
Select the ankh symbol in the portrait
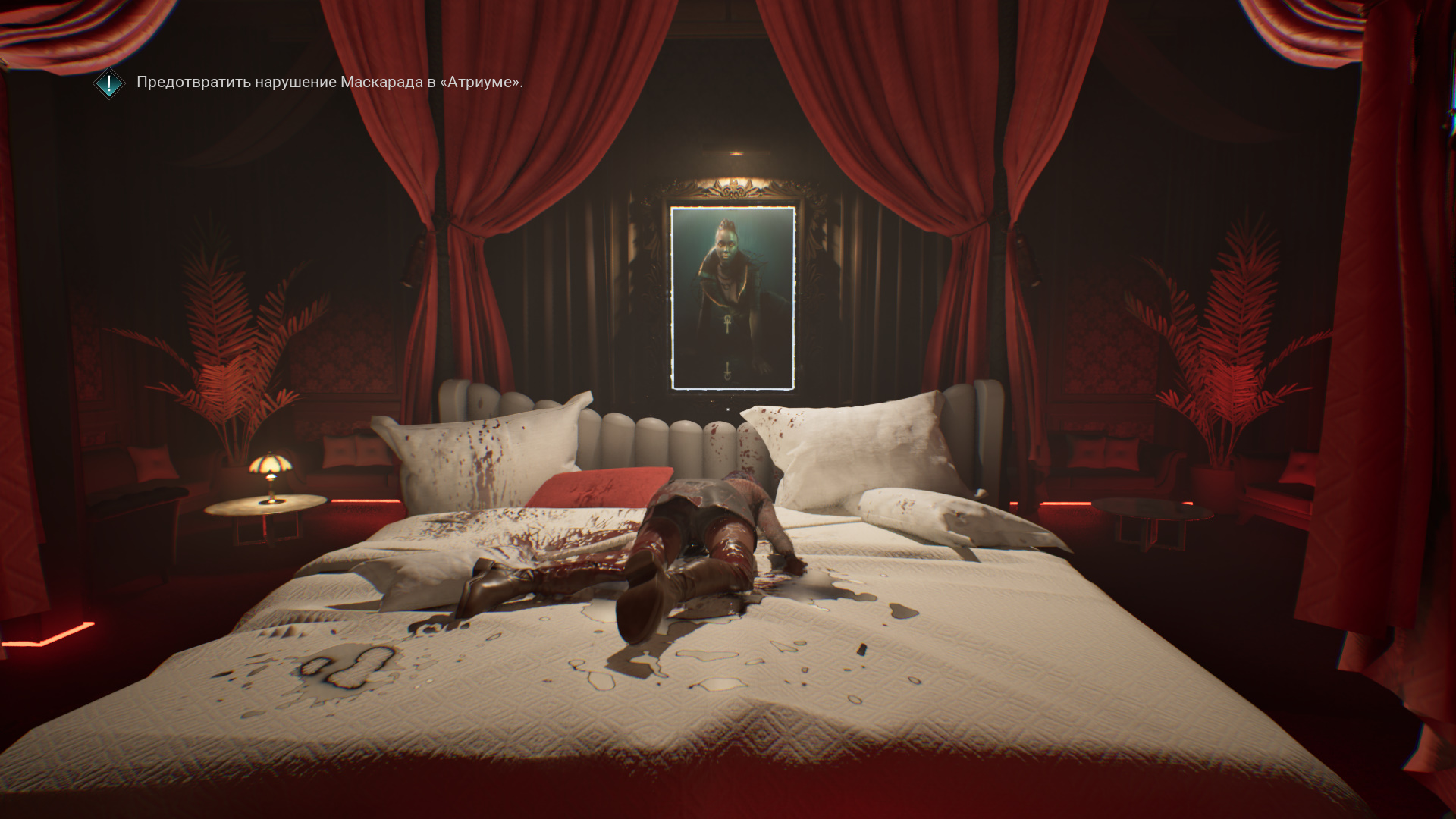[x=727, y=322]
